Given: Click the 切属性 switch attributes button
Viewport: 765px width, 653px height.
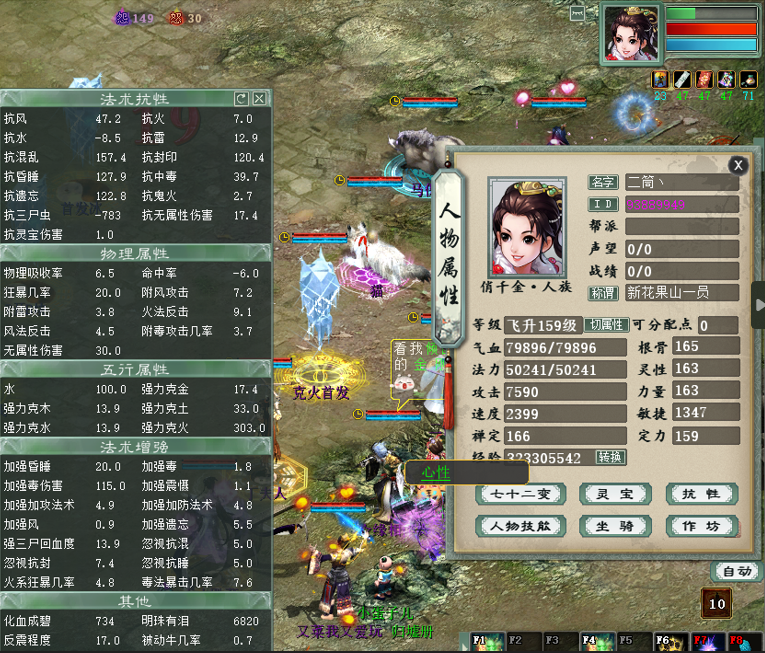Looking at the screenshot, I should click(607, 325).
